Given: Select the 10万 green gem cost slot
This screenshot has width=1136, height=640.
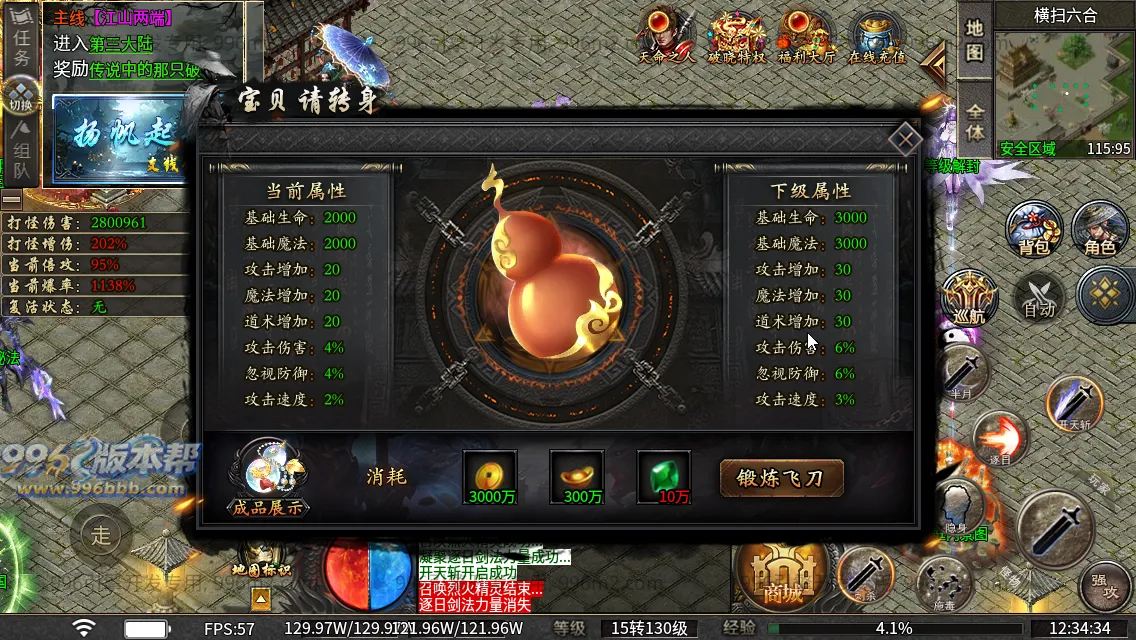Looking at the screenshot, I should (x=664, y=477).
